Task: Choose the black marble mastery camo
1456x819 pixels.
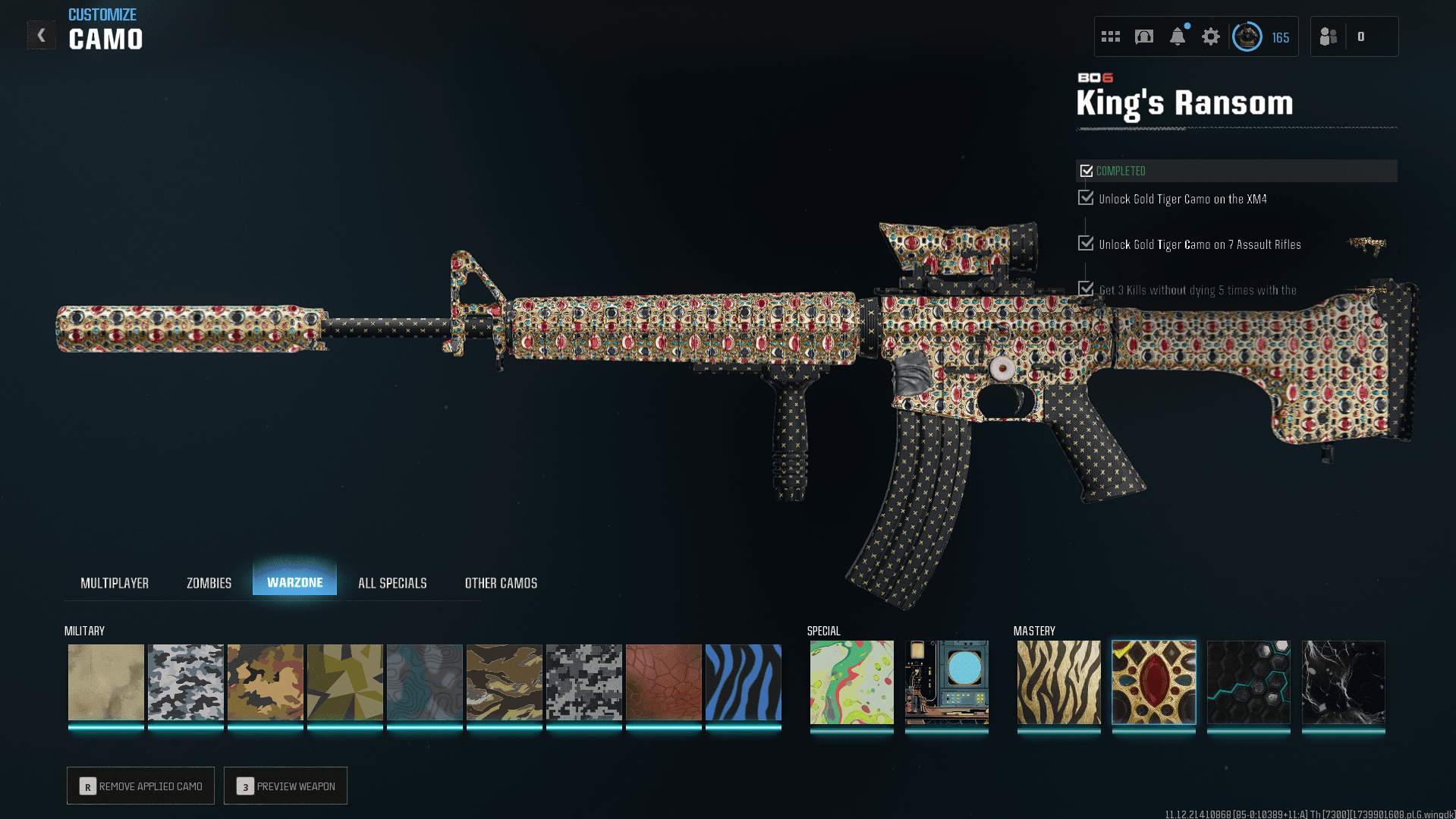Action: [x=1343, y=682]
